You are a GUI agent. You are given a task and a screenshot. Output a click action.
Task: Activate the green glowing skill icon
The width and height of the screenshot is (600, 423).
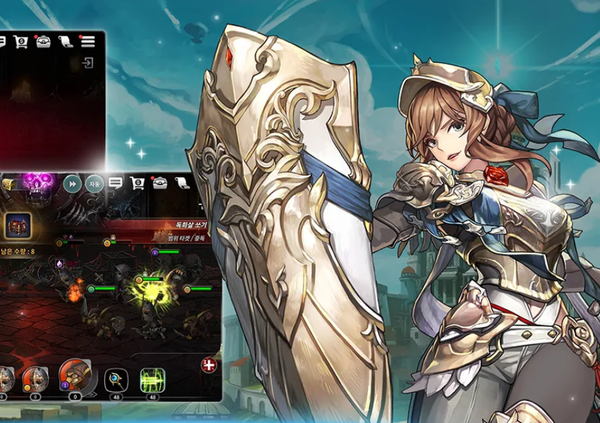click(x=152, y=380)
